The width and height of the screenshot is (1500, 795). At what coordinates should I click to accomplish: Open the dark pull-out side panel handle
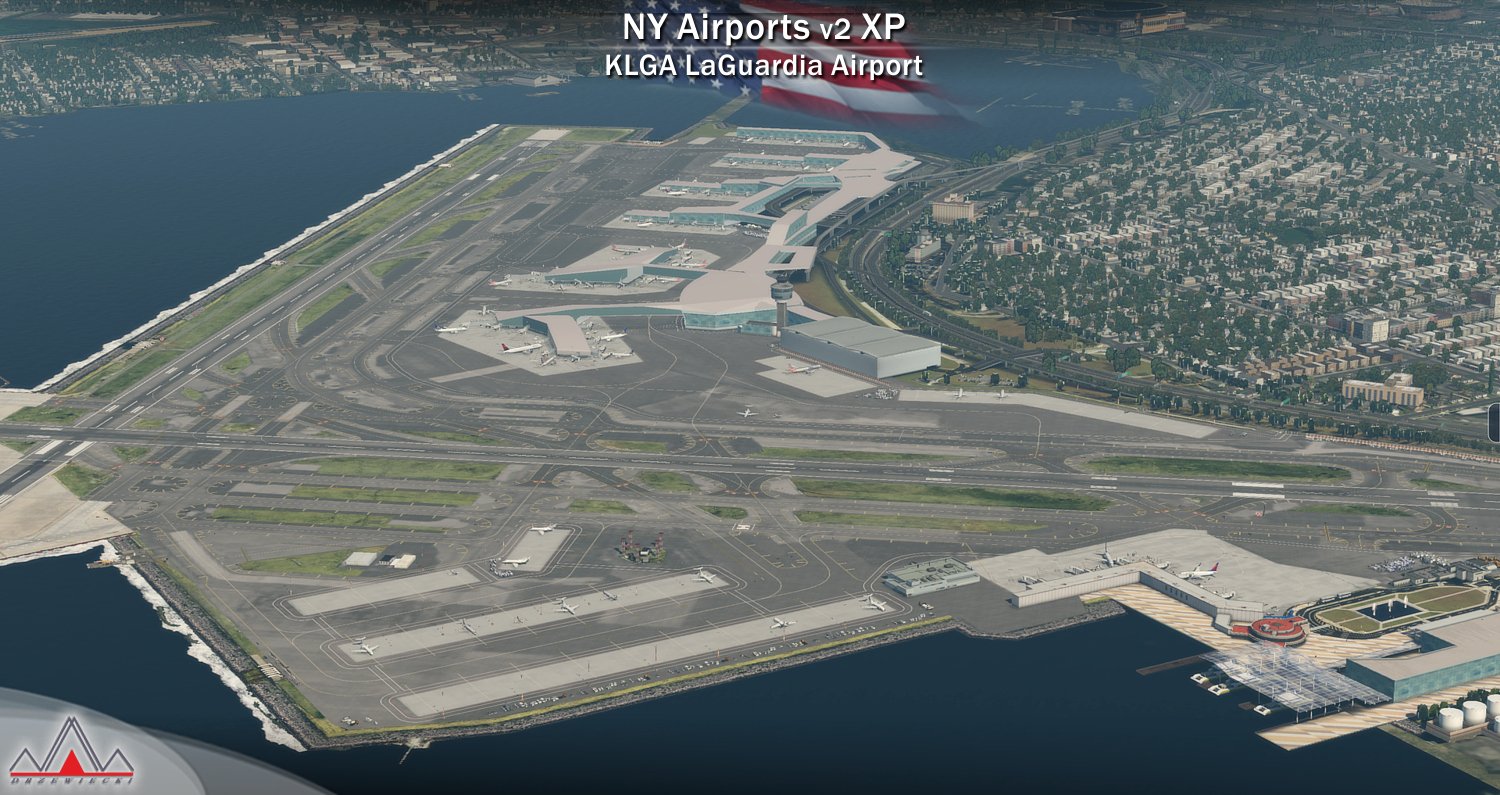pyautogui.click(x=1494, y=423)
